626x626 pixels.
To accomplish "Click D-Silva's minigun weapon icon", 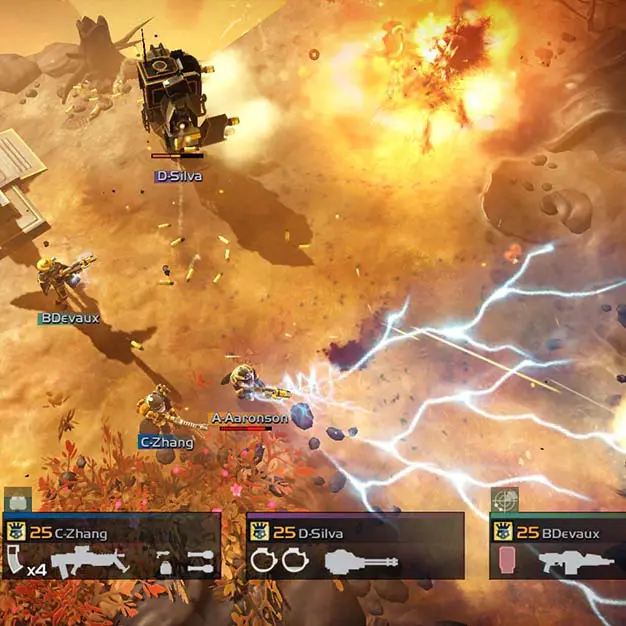I will [362, 562].
